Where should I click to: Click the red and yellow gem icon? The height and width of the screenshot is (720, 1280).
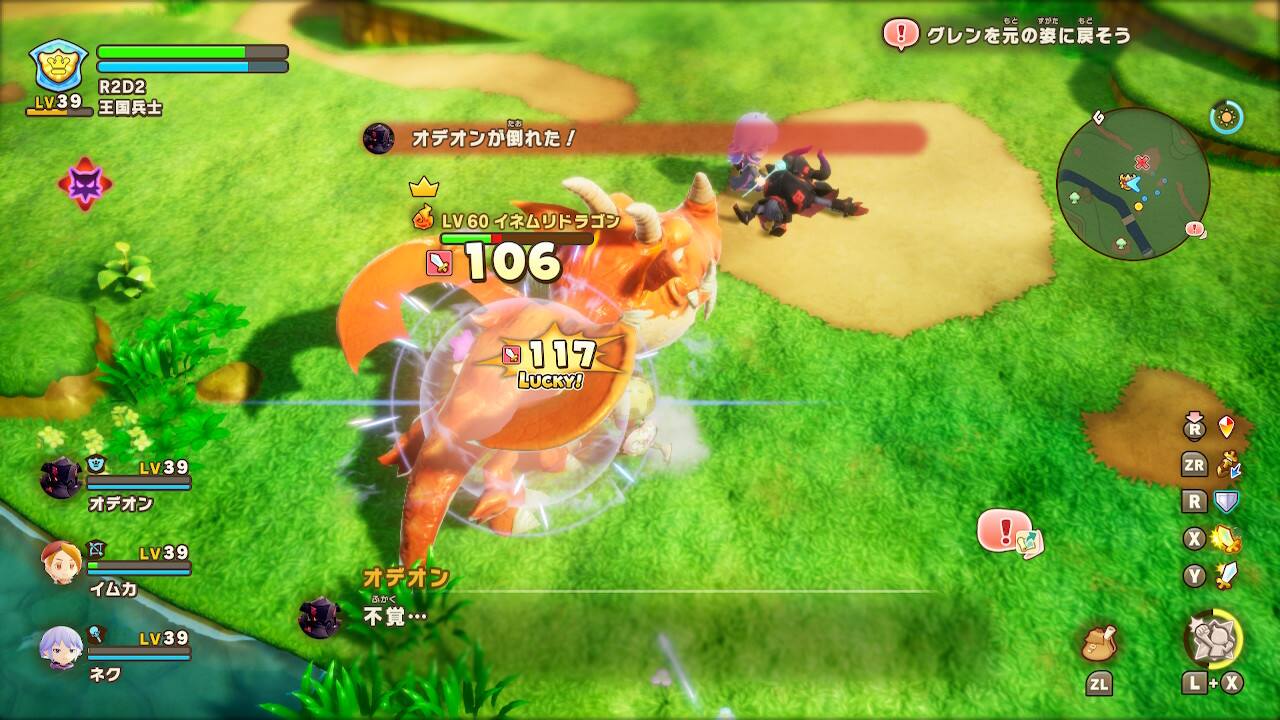[1226, 427]
